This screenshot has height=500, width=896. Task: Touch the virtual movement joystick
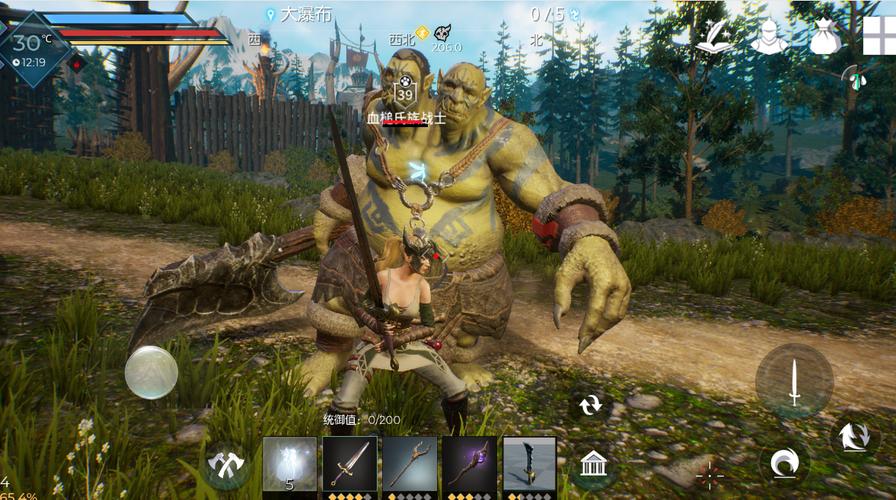point(151,372)
